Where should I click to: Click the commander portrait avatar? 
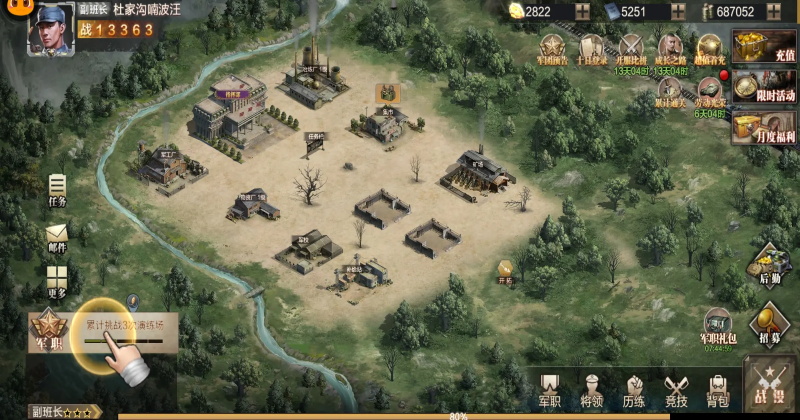pyautogui.click(x=50, y=27)
